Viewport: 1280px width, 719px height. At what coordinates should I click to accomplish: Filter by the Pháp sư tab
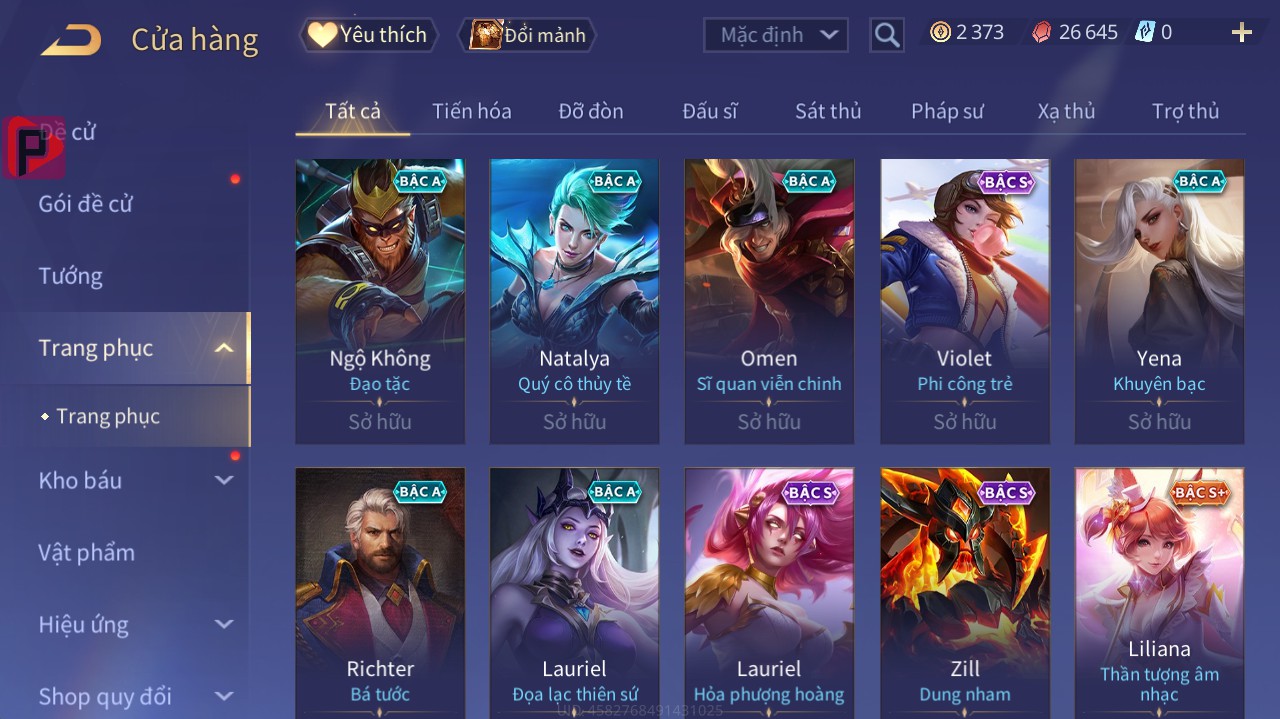[947, 111]
